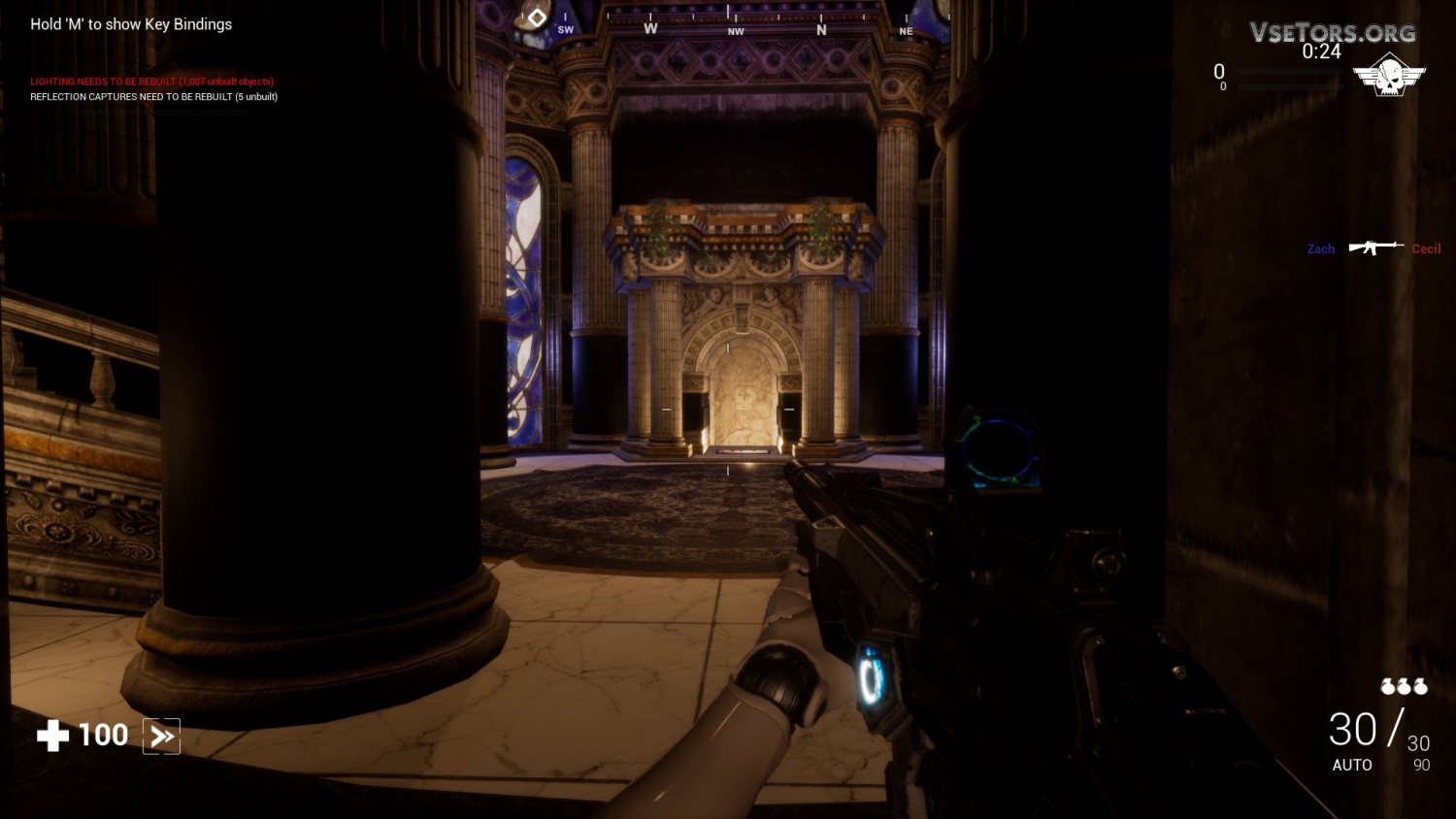Click the VseTors.org watermark

[x=1332, y=32]
